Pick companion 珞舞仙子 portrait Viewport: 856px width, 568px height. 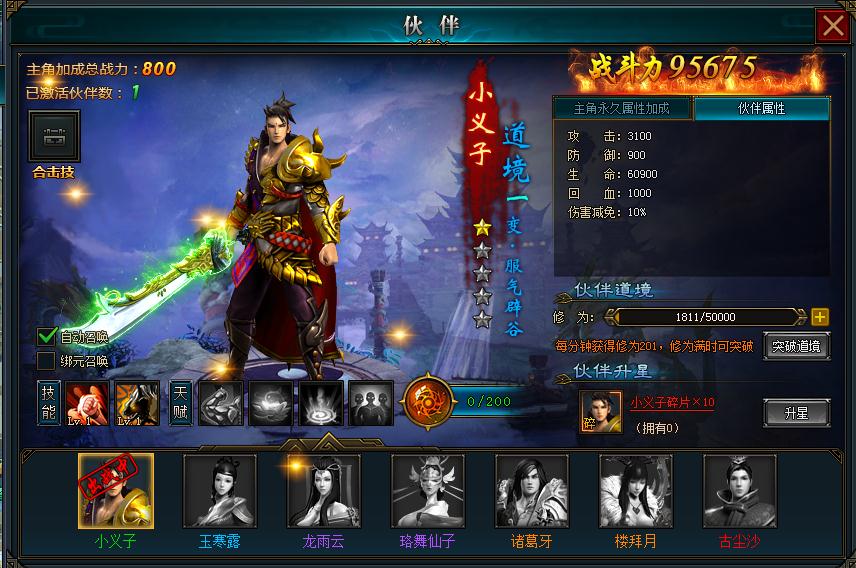(x=428, y=491)
